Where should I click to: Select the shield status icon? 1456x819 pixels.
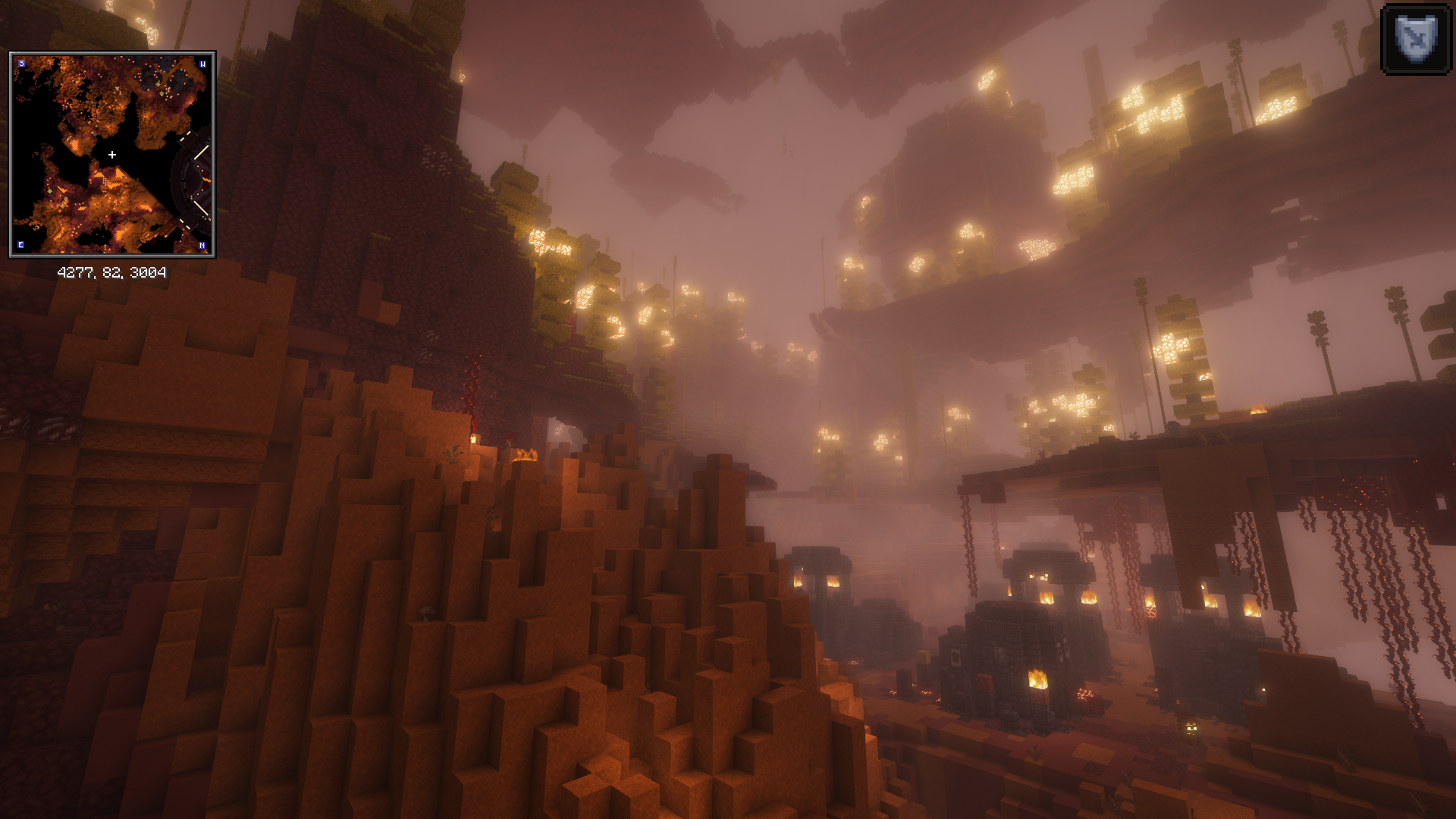click(x=1416, y=39)
